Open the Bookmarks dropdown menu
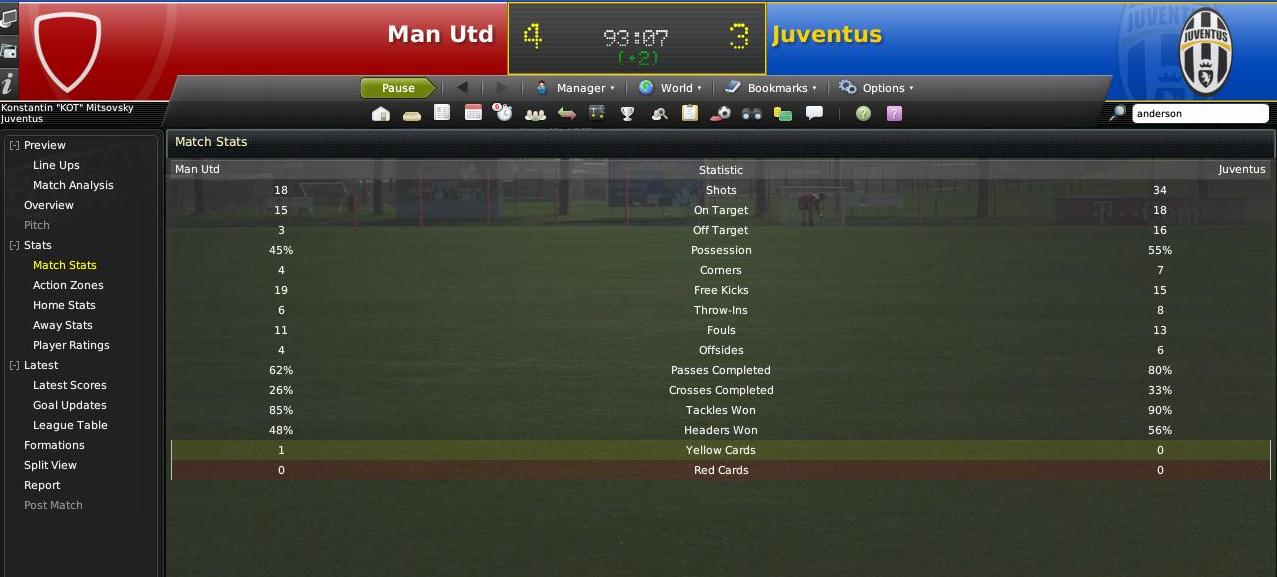Viewport: 1277px width, 577px height. [771, 88]
